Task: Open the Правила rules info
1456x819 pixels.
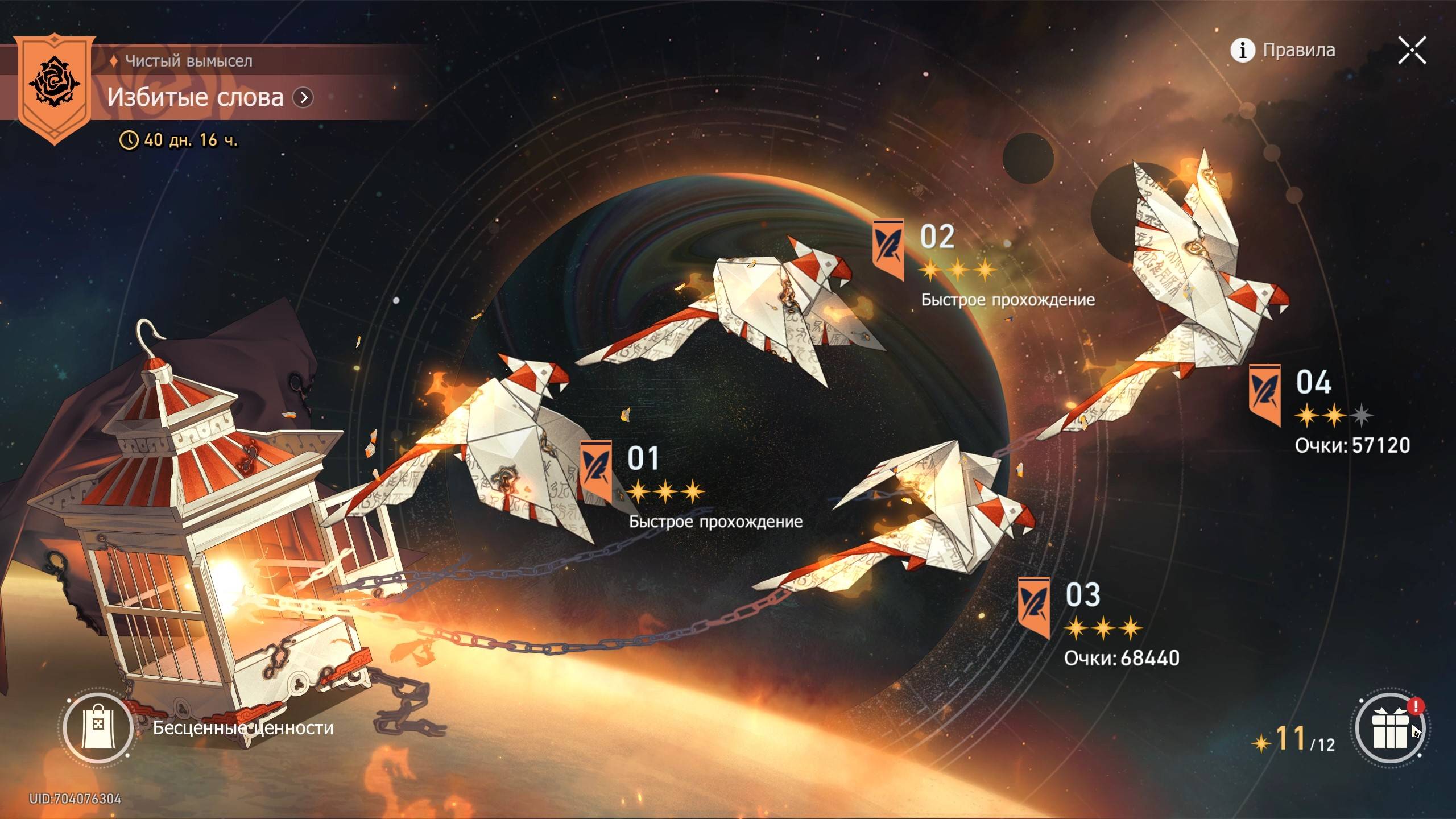Action: click(1283, 50)
